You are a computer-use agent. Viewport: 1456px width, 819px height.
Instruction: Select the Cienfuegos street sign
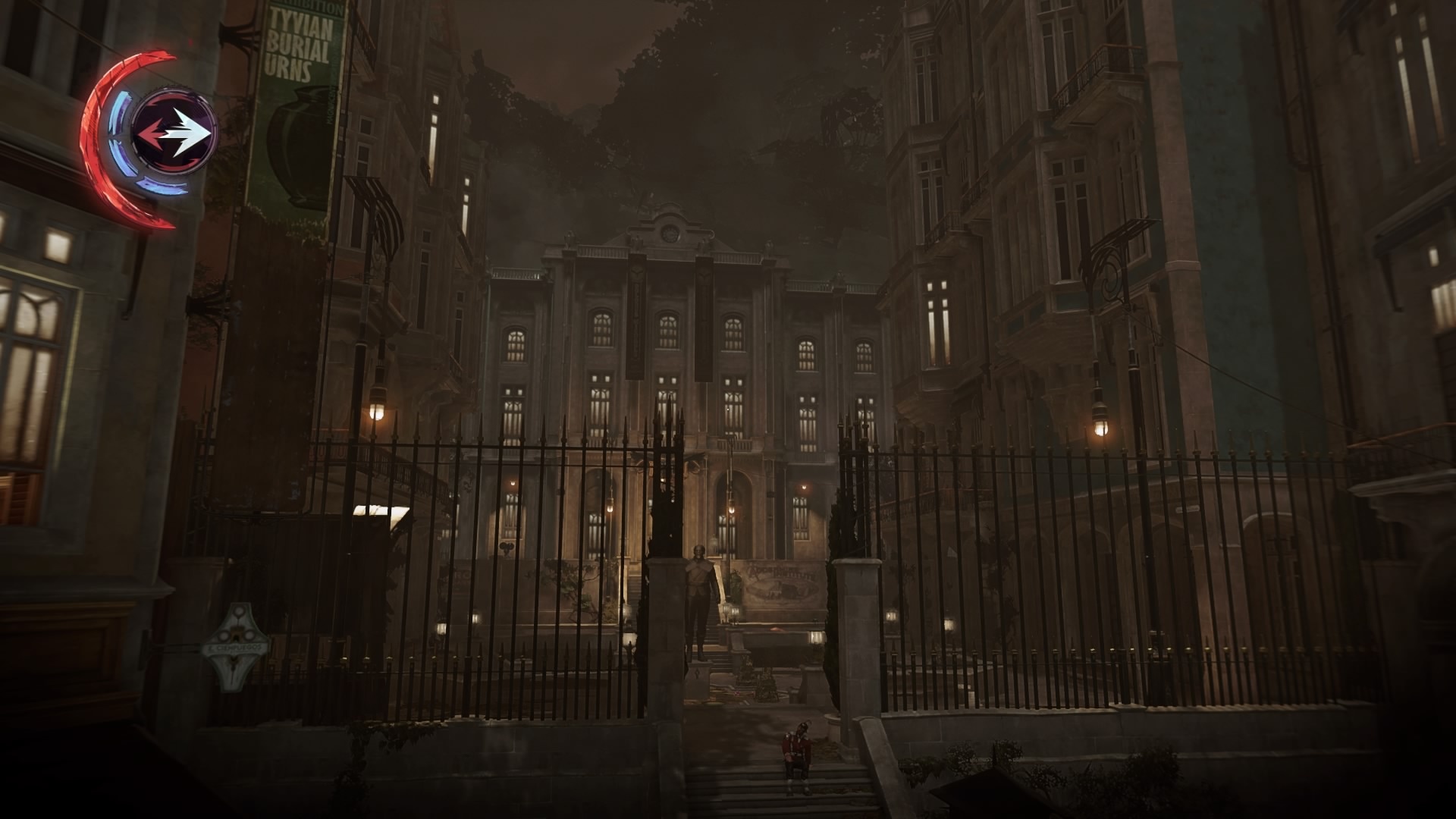[237, 647]
